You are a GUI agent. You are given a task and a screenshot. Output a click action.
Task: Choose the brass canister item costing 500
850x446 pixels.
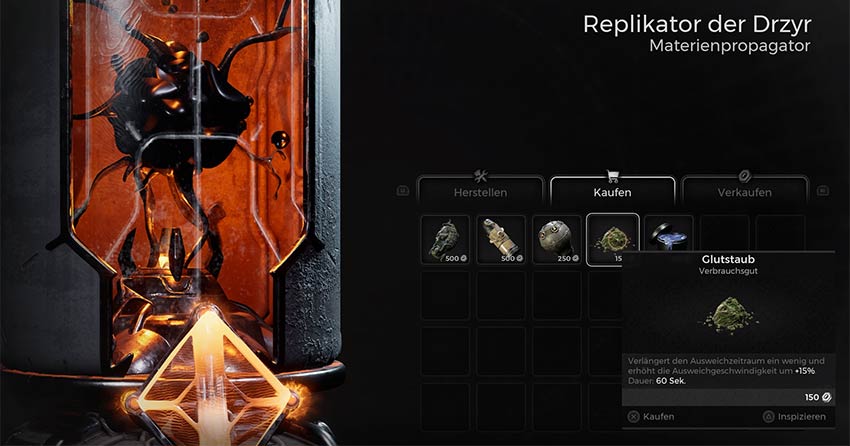pyautogui.click(x=501, y=240)
